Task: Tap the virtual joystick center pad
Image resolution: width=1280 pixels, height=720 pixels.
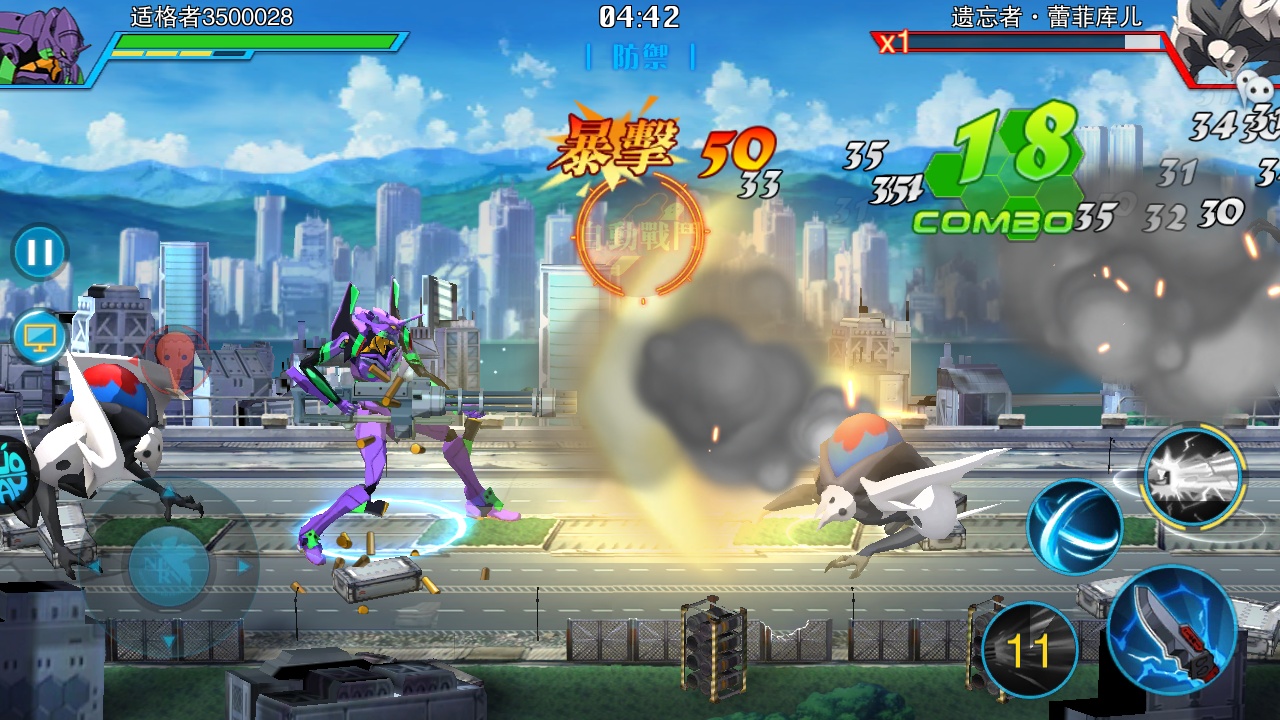Action: click(169, 566)
